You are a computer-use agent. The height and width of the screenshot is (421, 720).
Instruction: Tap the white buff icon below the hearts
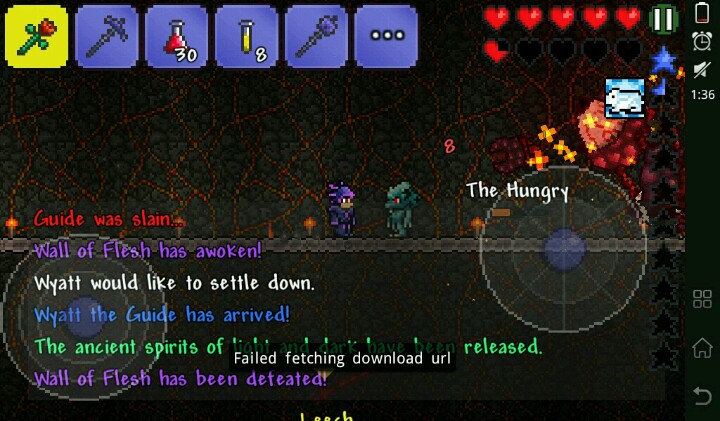(624, 98)
